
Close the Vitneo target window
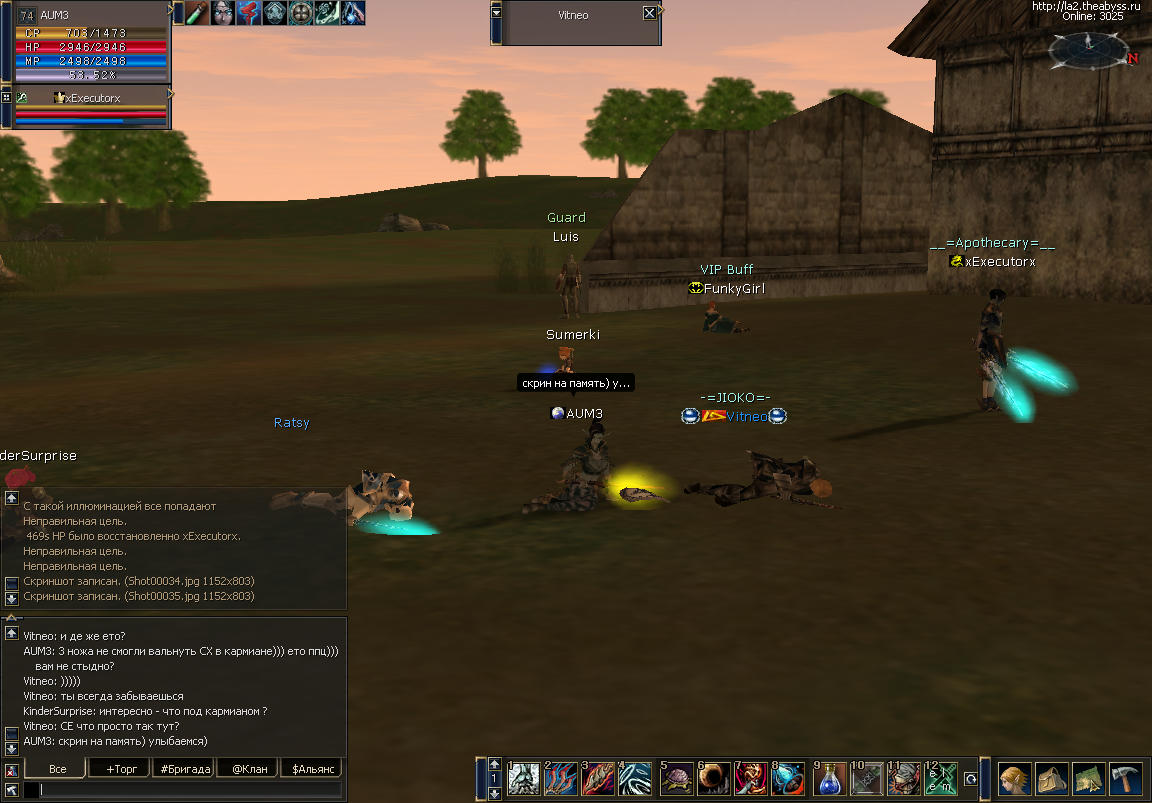pos(649,14)
